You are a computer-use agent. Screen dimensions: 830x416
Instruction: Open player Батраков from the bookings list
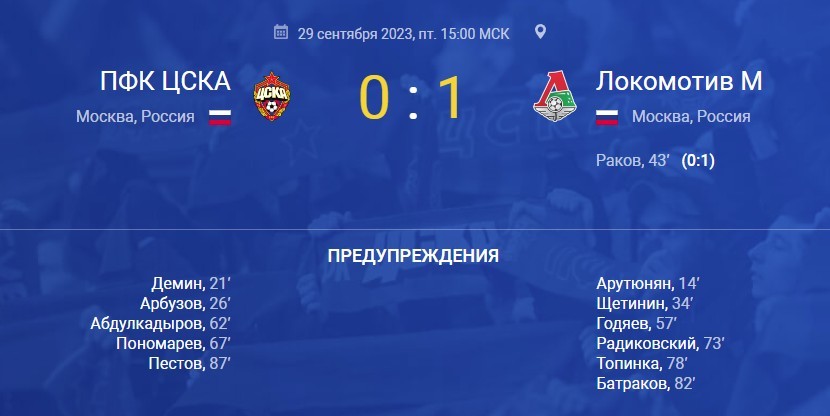click(x=630, y=383)
